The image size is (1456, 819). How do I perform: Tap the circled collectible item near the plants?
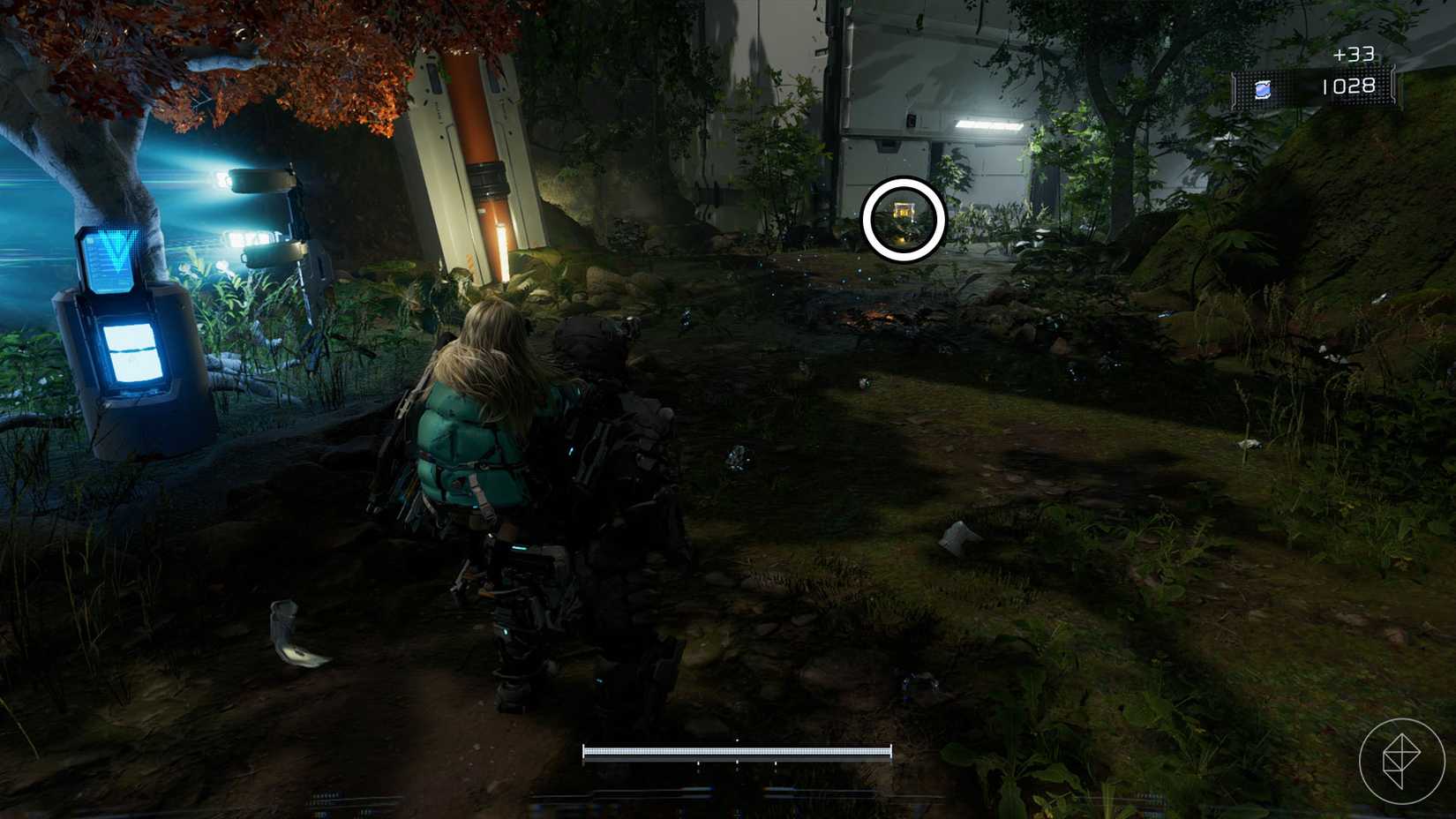[902, 213]
